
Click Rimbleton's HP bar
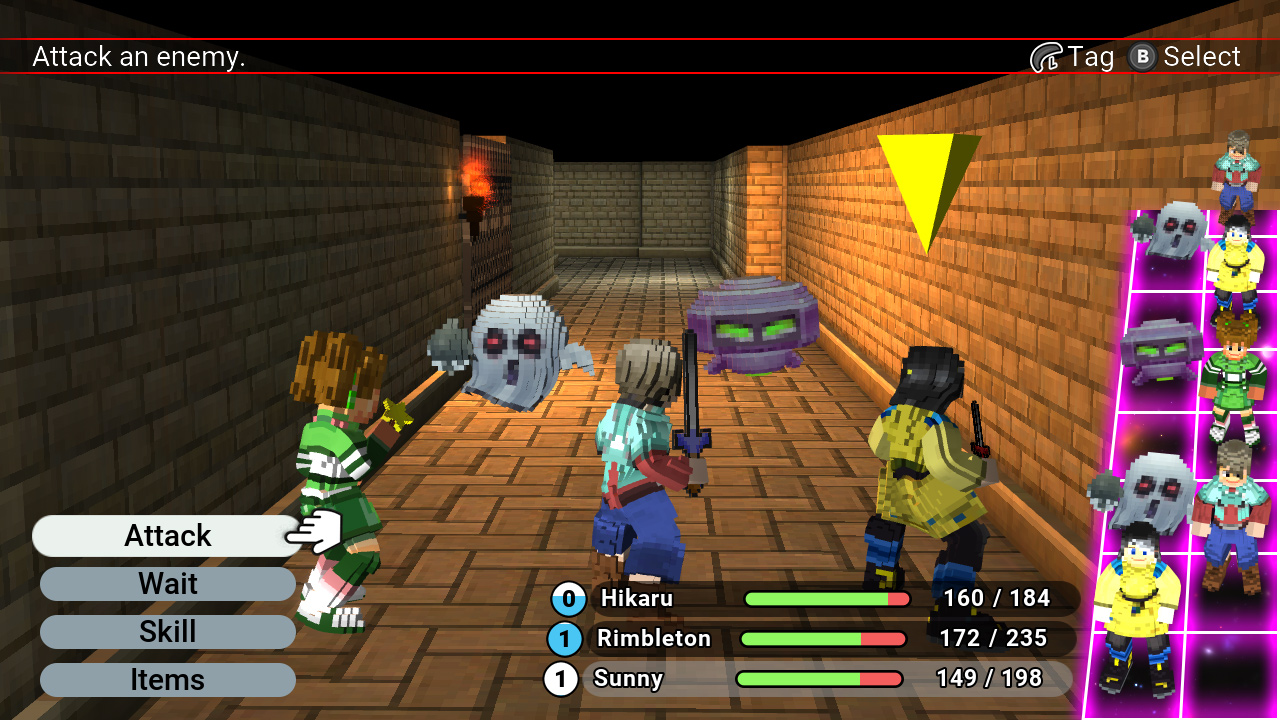822,639
